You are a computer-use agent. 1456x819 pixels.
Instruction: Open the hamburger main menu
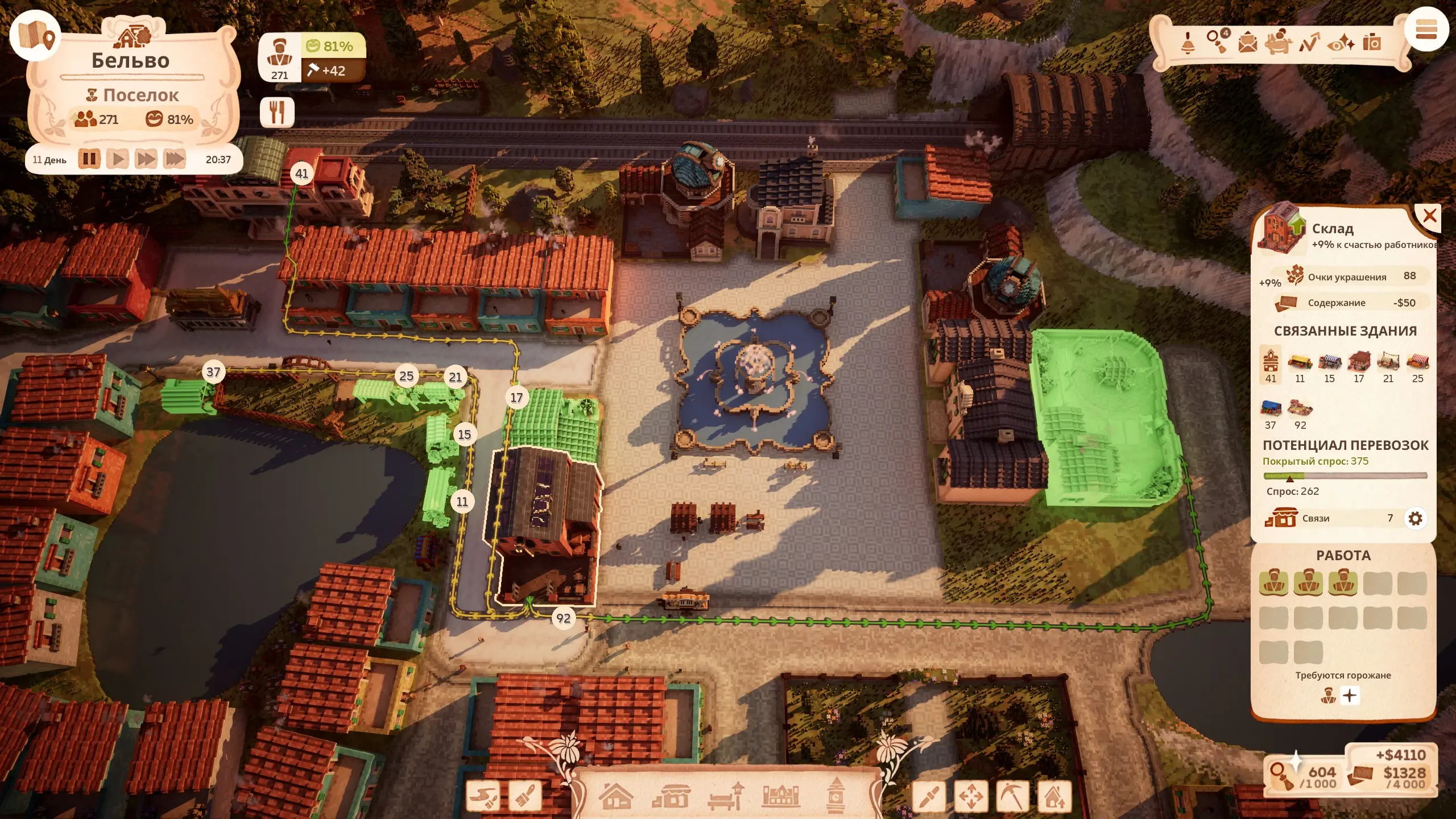pos(1426,30)
